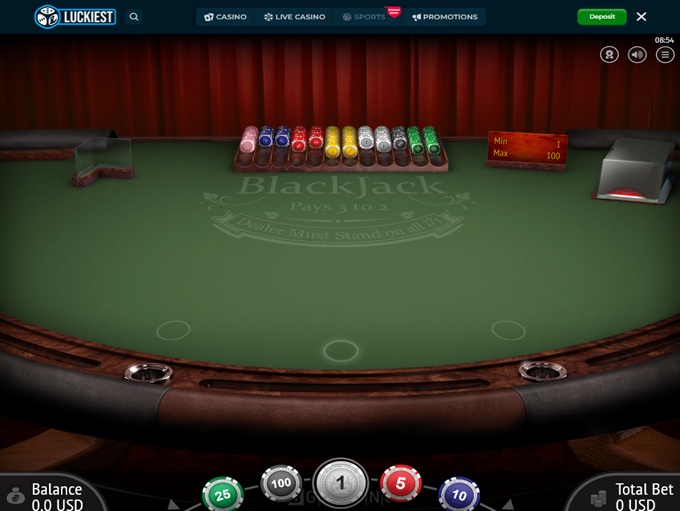Image resolution: width=680 pixels, height=511 pixels.
Task: Open the Sports section
Action: (x=364, y=17)
